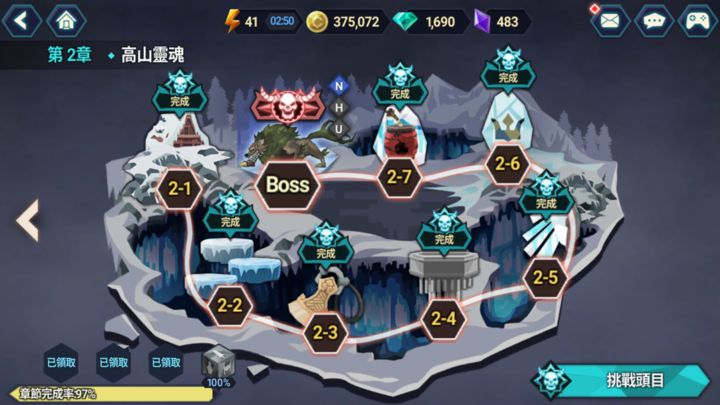Tap the energy lightning bolt counter
This screenshot has width=720, height=405.
(235, 21)
